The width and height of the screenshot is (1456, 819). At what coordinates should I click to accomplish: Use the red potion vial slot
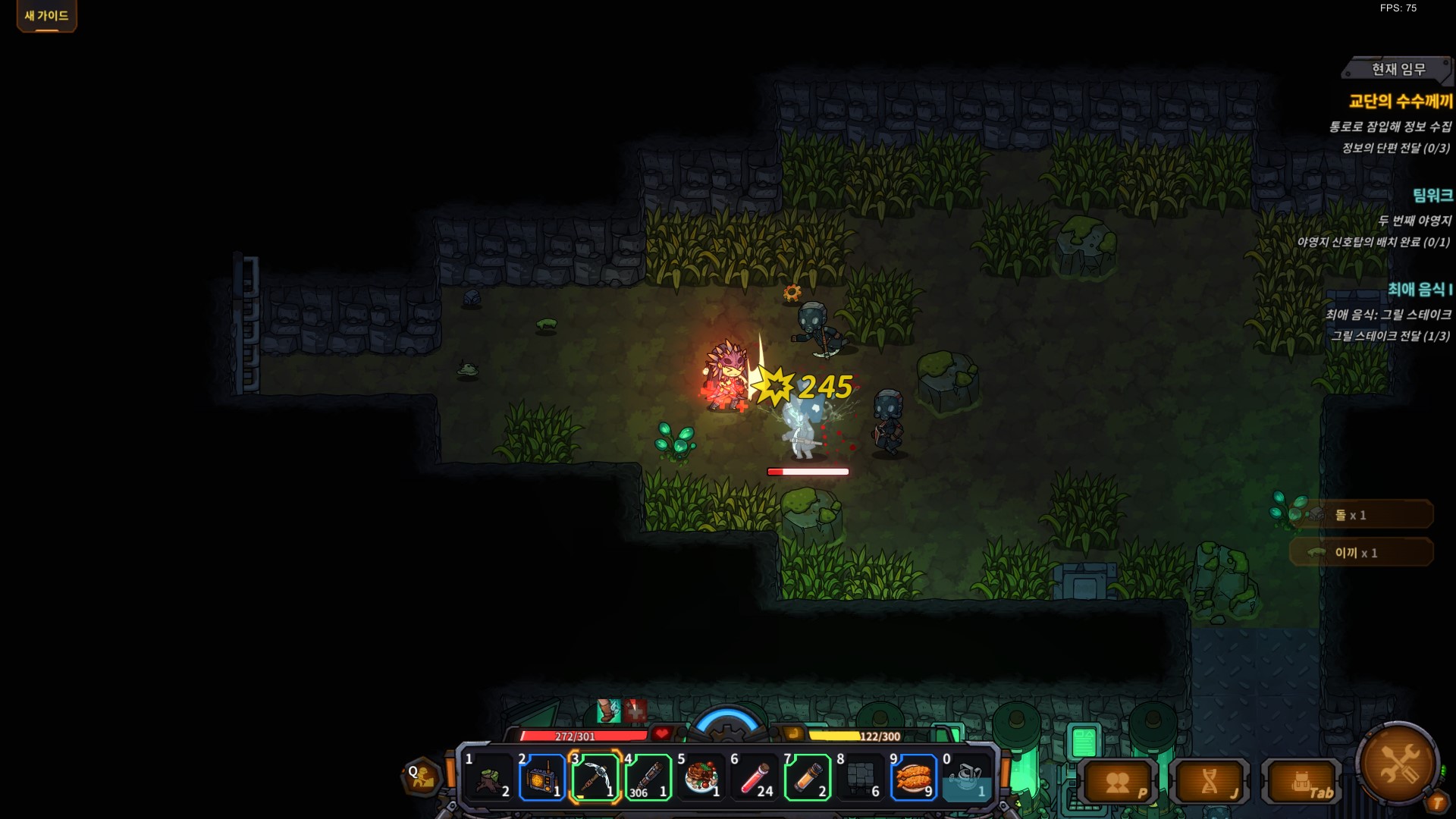[754, 778]
